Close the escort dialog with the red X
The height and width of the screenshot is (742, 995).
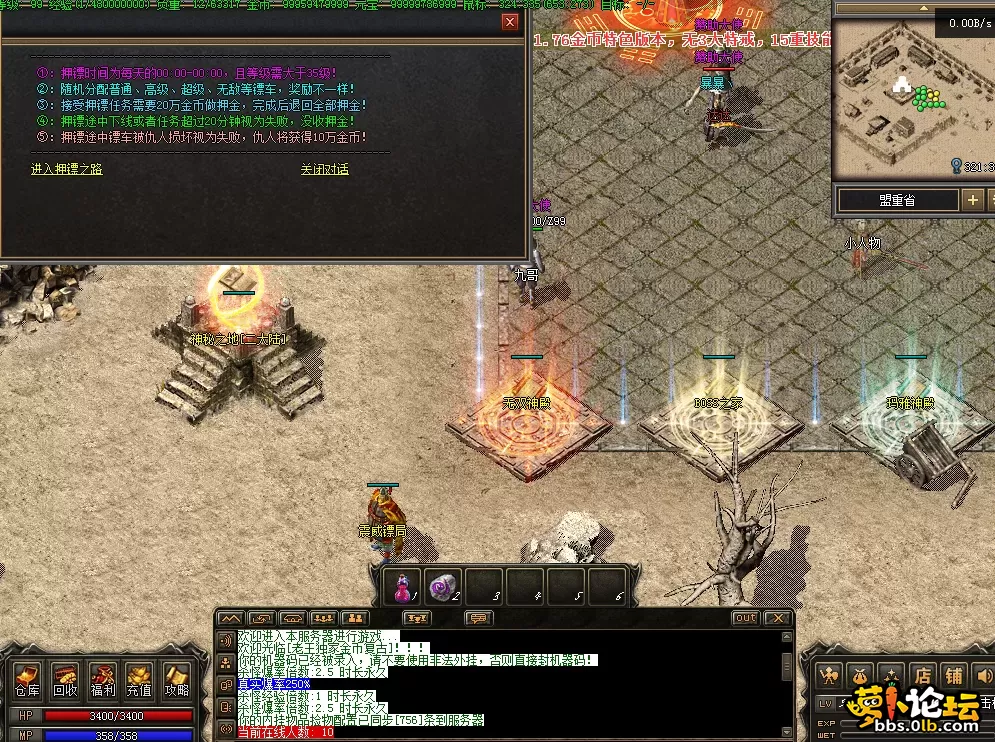[510, 22]
